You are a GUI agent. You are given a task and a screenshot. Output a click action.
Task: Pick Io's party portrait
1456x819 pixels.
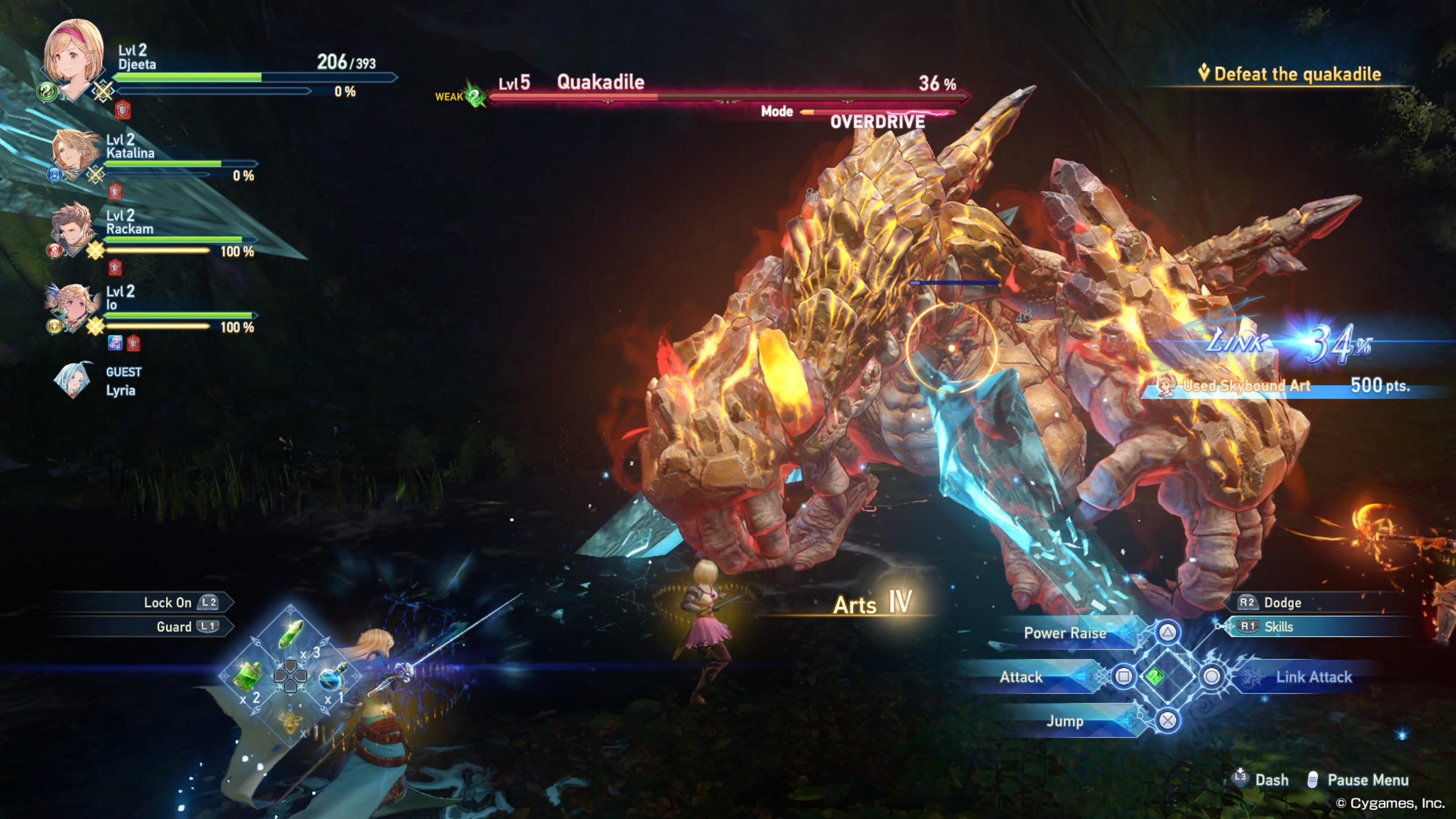click(71, 307)
